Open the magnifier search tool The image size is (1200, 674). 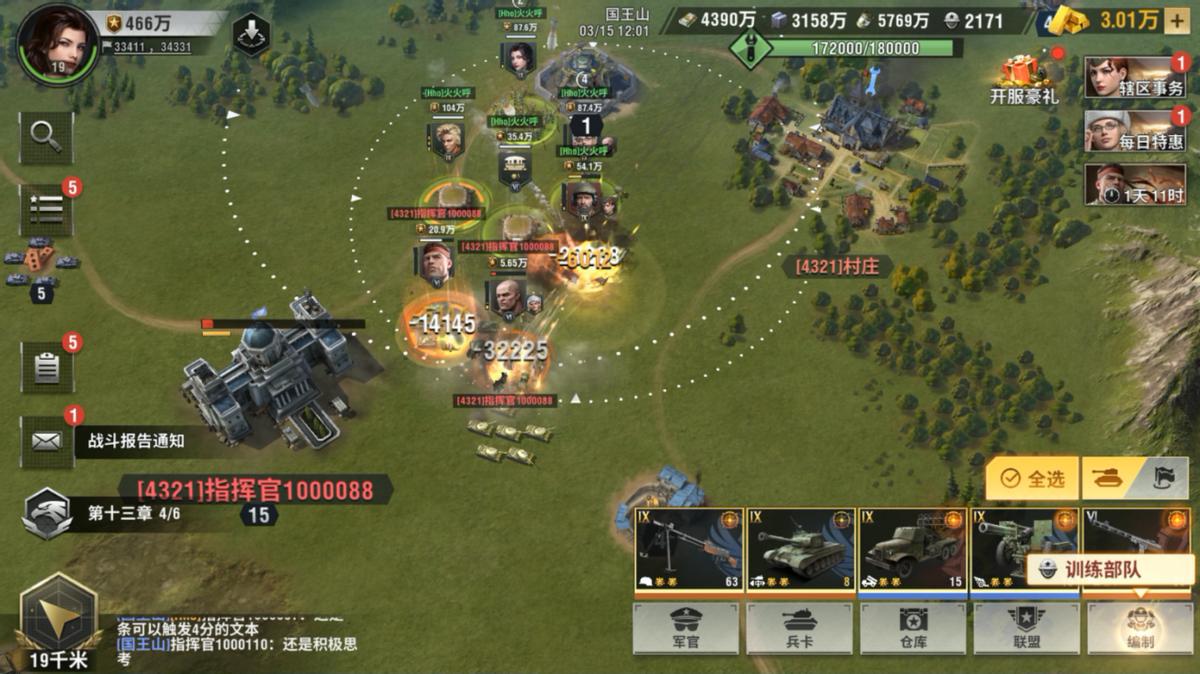46,137
